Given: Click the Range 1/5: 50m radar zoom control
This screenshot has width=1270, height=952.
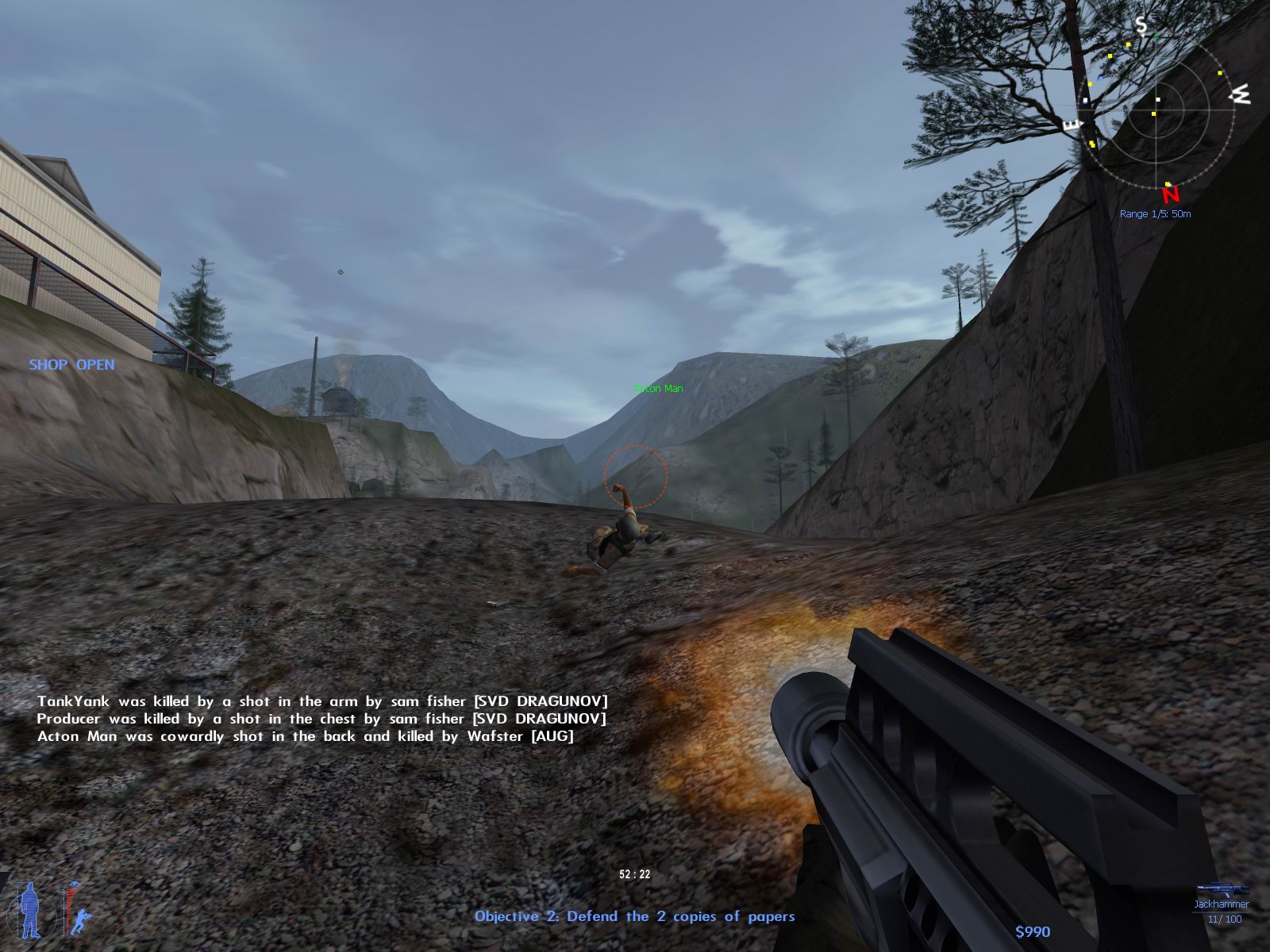Looking at the screenshot, I should tap(1156, 213).
